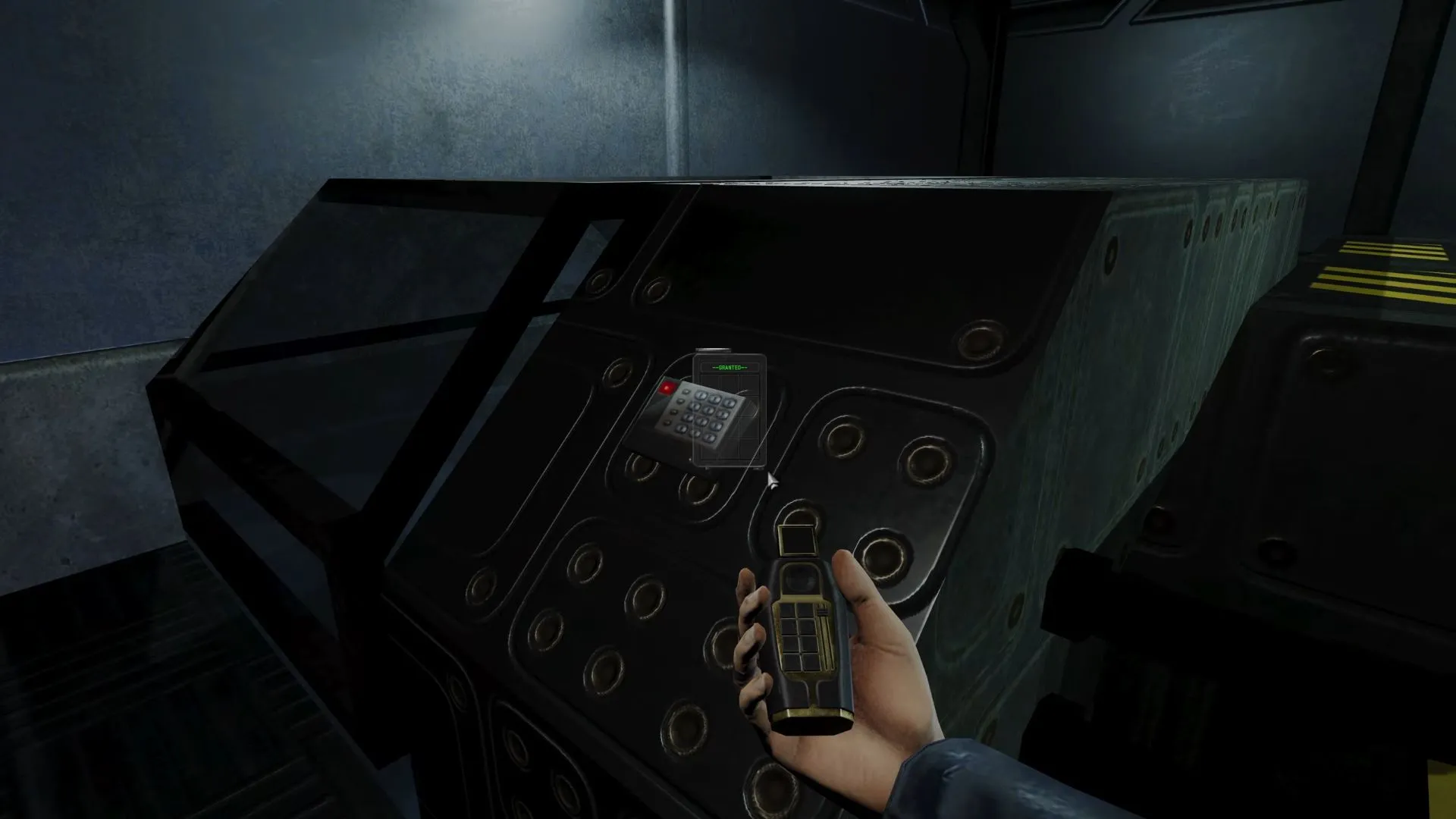
Task: Click the GRANTED status readout
Action: tap(730, 367)
